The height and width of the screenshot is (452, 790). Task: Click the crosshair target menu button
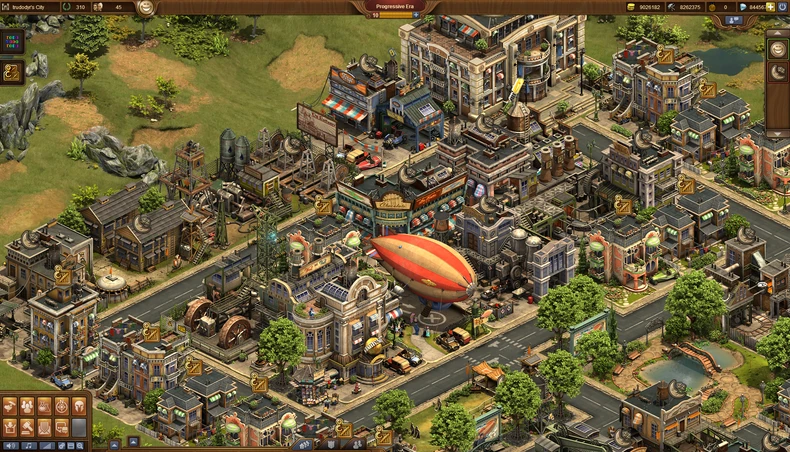[x=61, y=406]
